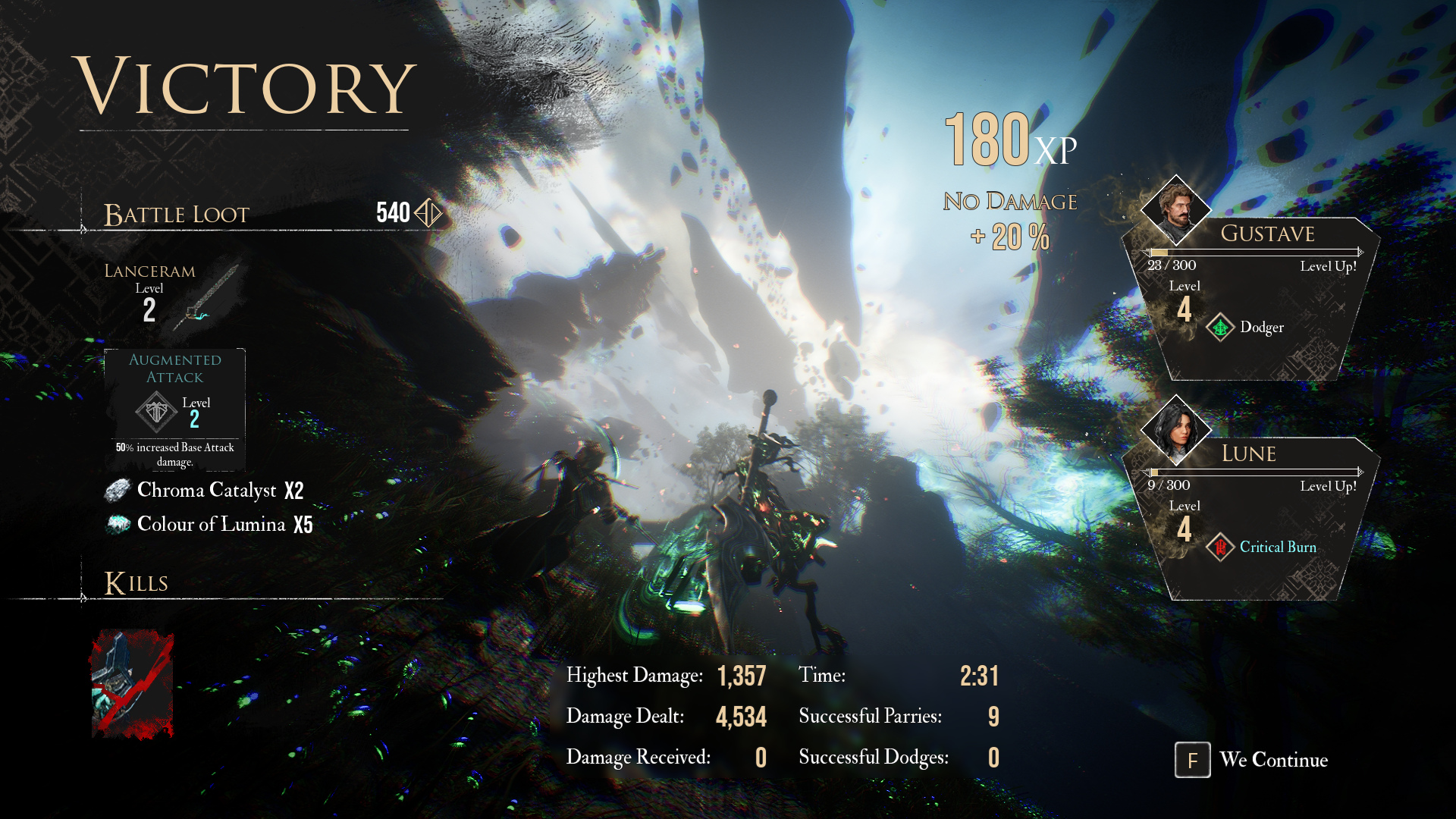Click Gustave's Dodger skill icon
The height and width of the screenshot is (819, 1456).
(x=1220, y=328)
